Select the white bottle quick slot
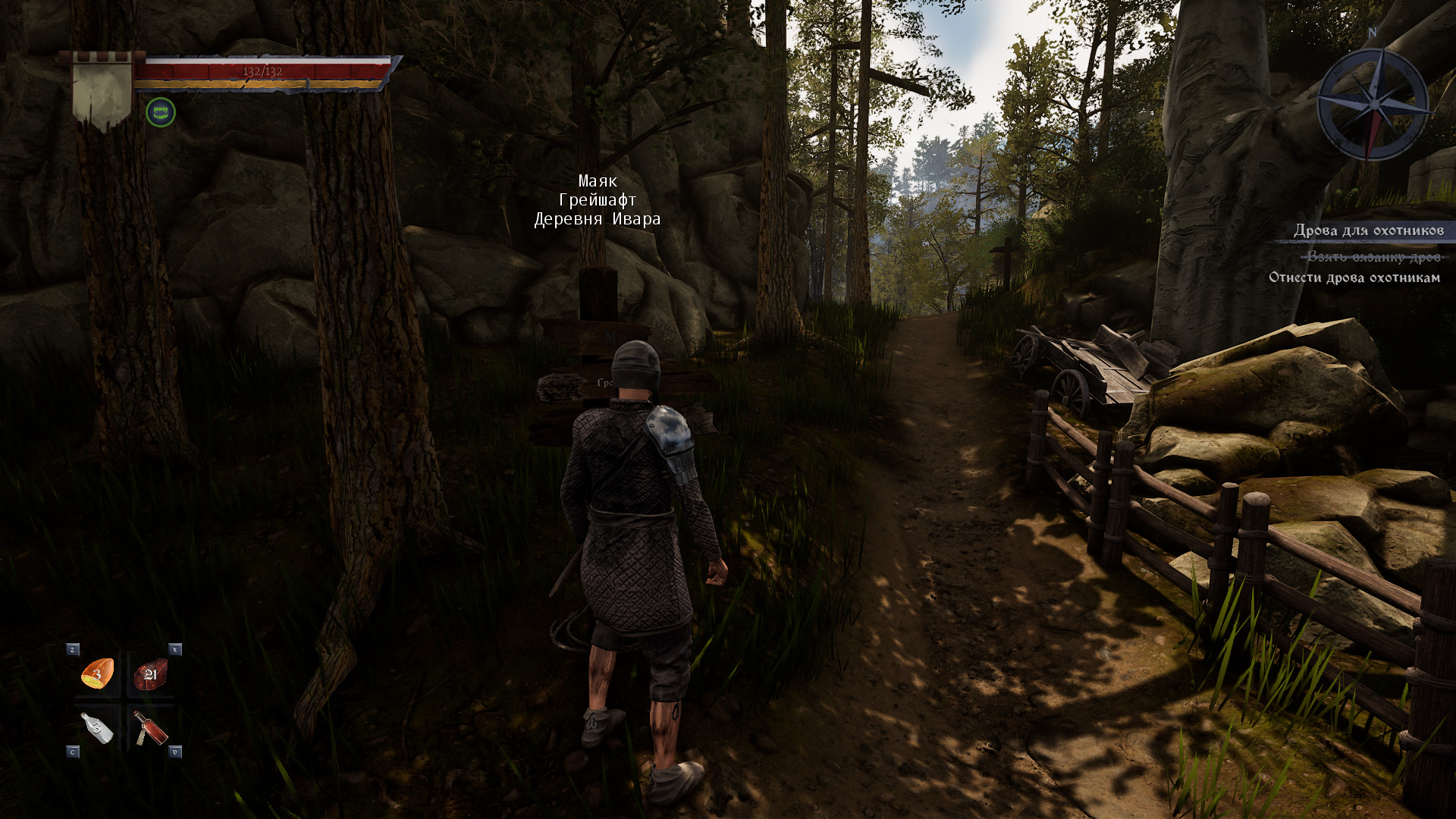Image resolution: width=1456 pixels, height=819 pixels. (98, 729)
